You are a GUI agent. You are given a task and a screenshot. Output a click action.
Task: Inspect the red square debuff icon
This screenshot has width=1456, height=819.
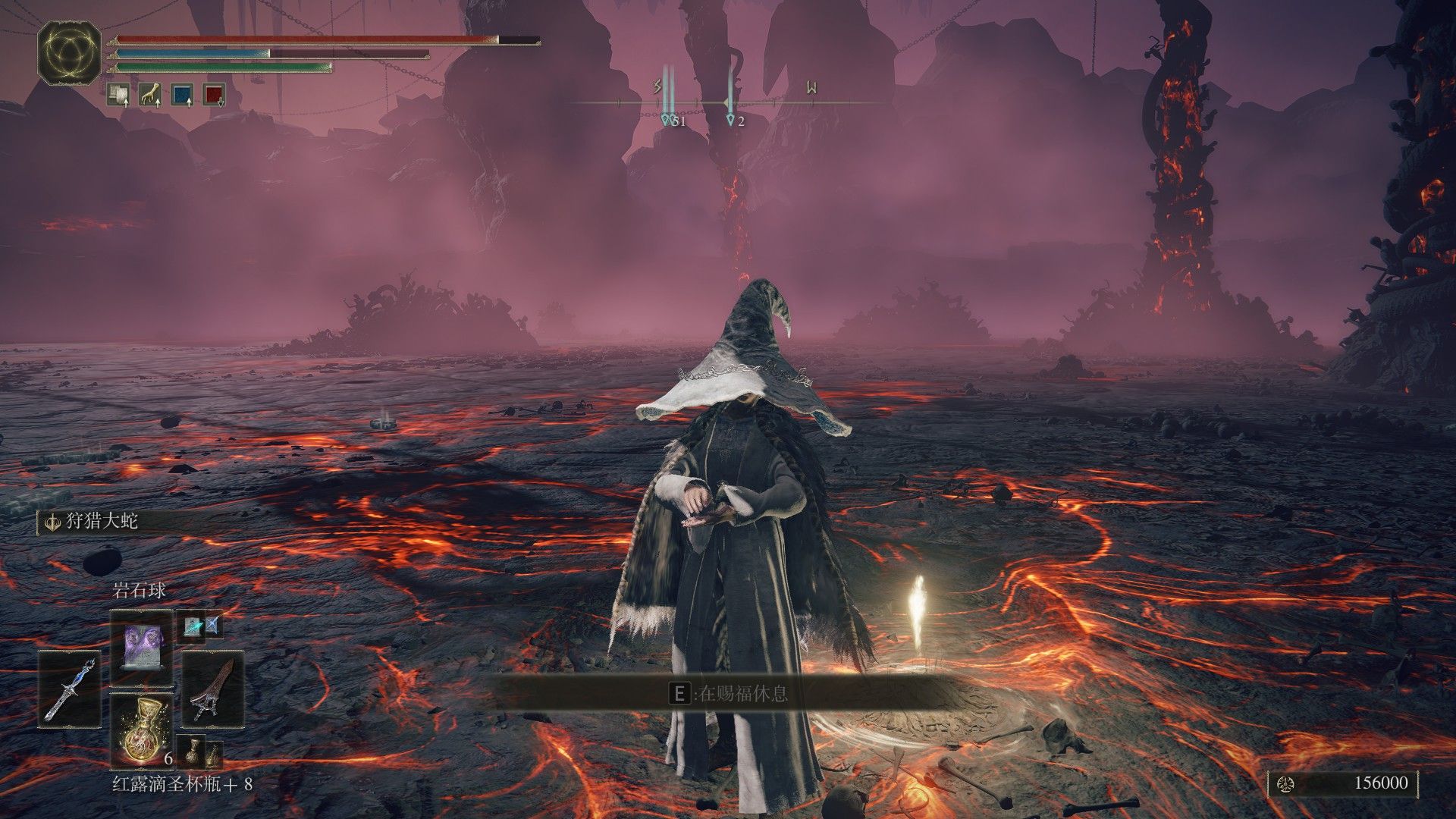click(x=215, y=94)
